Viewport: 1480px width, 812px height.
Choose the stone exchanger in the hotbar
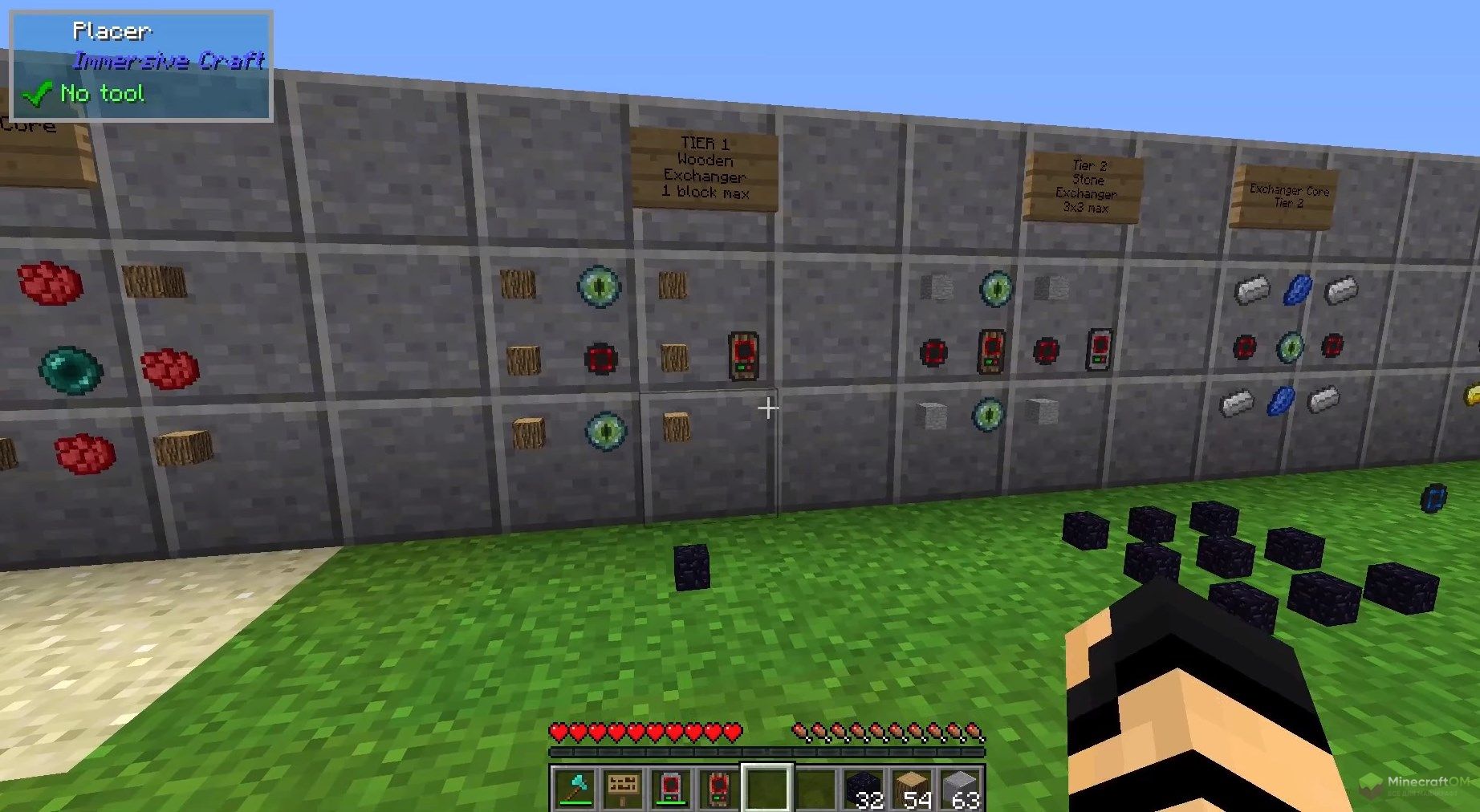point(671,788)
